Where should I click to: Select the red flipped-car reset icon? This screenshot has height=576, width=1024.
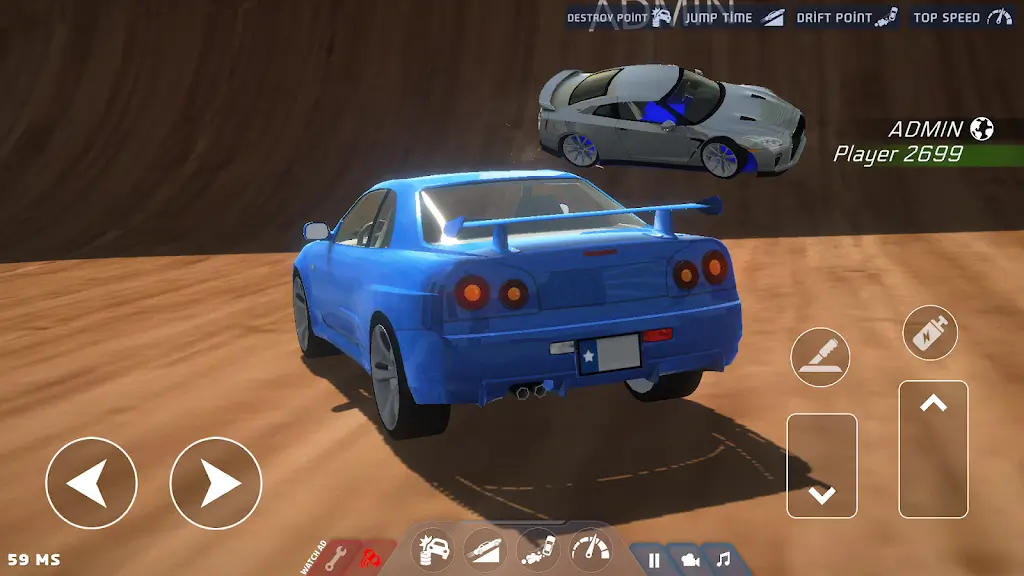371,554
